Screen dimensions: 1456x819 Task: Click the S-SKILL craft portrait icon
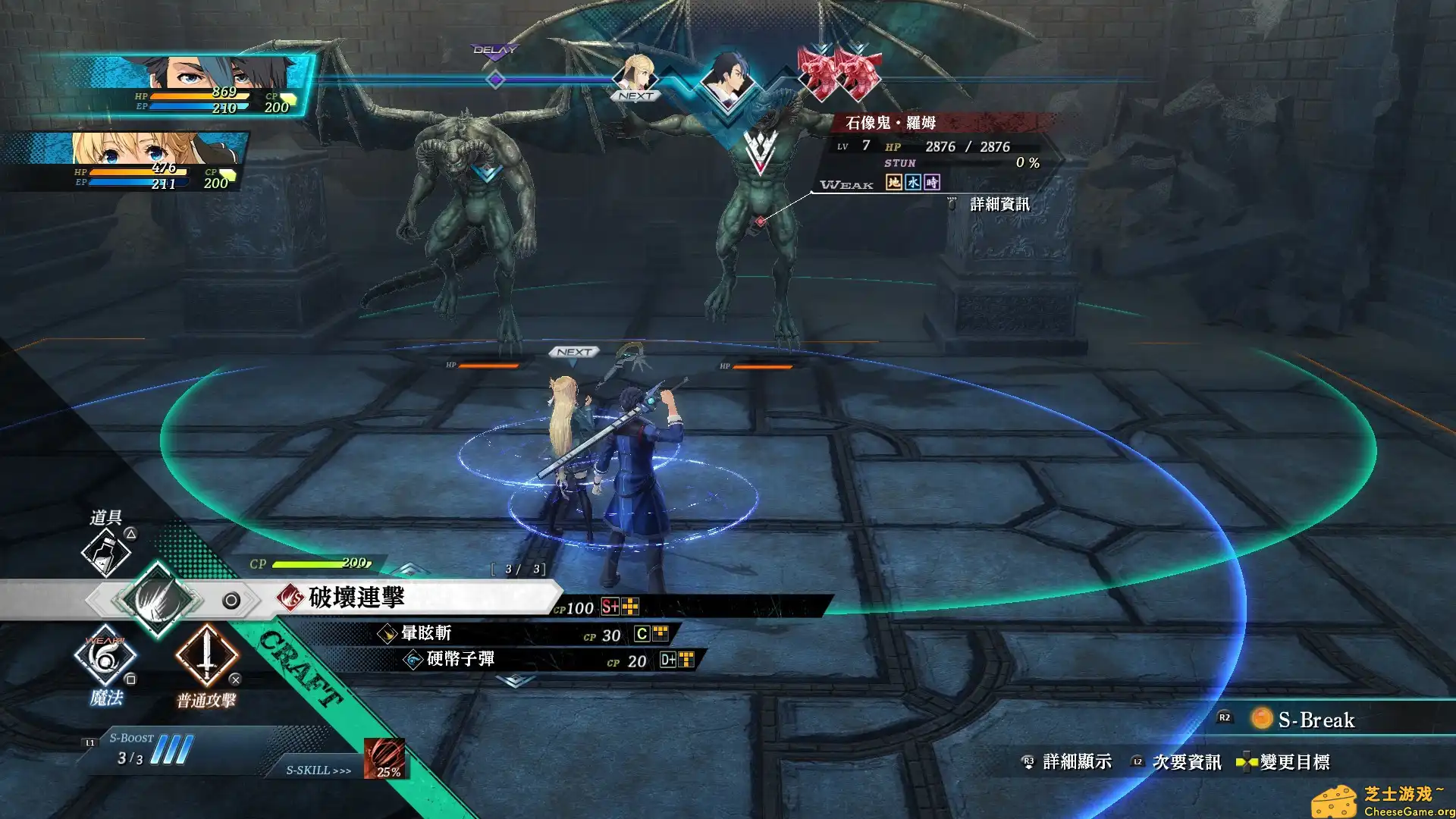385,758
